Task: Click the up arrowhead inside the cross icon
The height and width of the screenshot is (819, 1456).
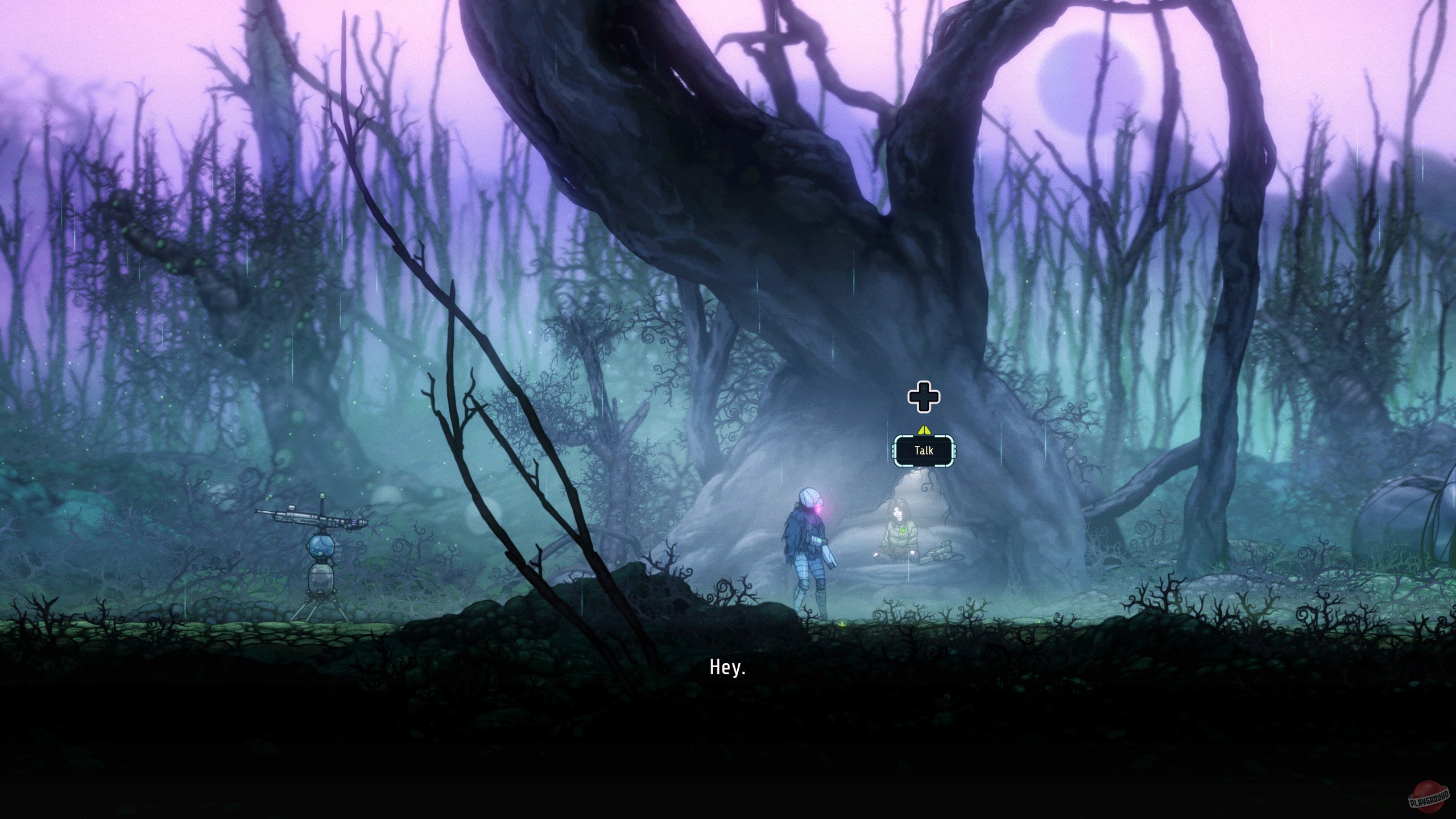Action: (x=924, y=388)
